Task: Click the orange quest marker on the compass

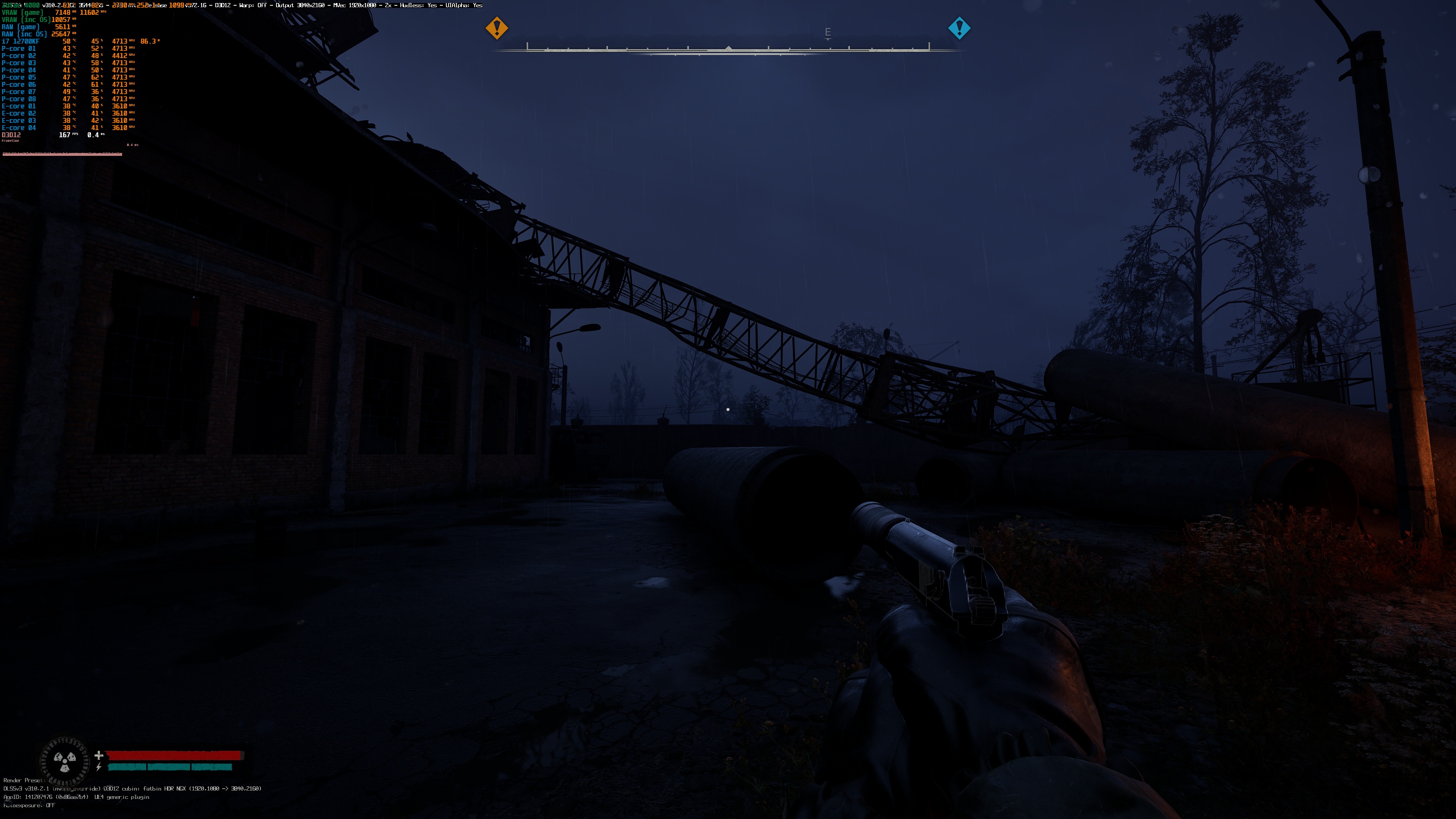Action: point(497,28)
